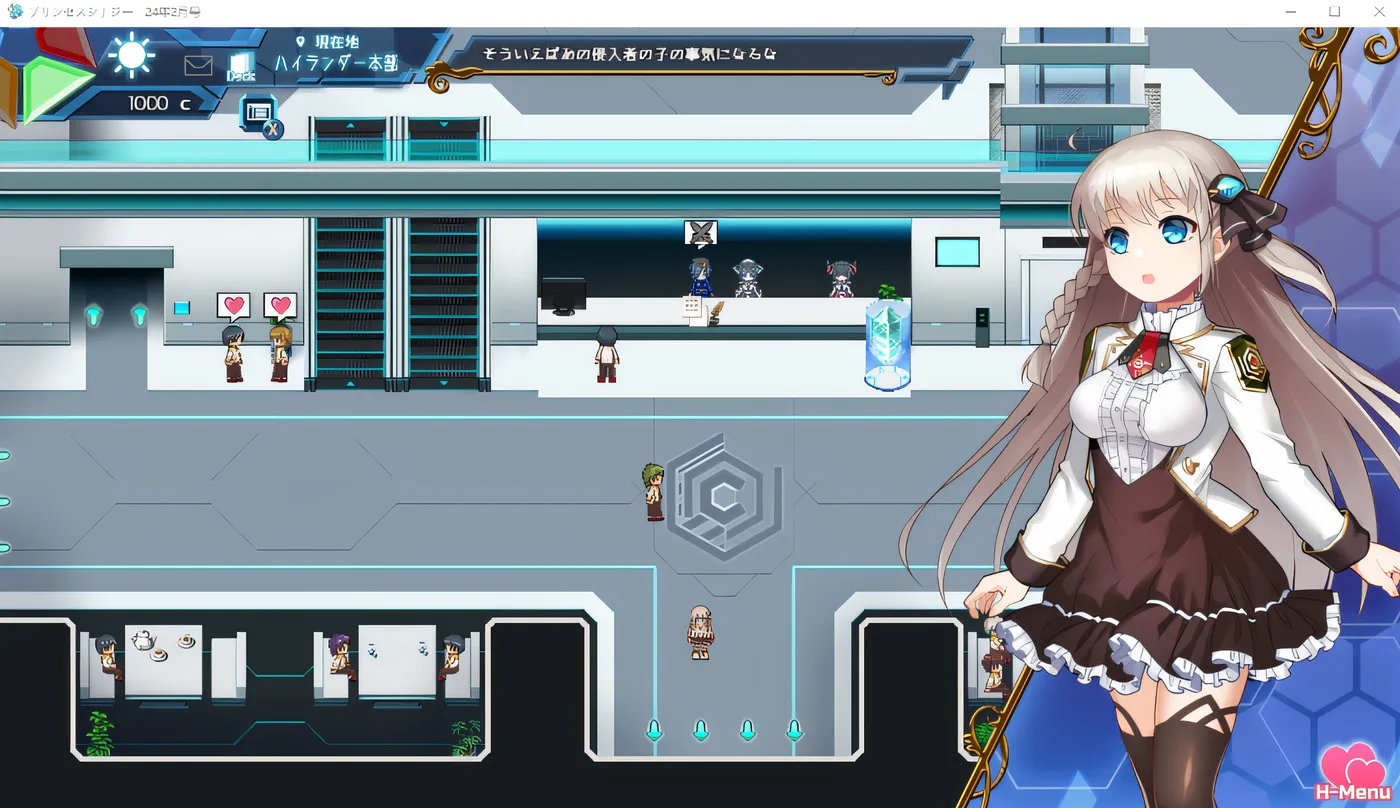The image size is (1400, 808).
Task: Click the game logo icon in the title bar
Action: tap(14, 11)
